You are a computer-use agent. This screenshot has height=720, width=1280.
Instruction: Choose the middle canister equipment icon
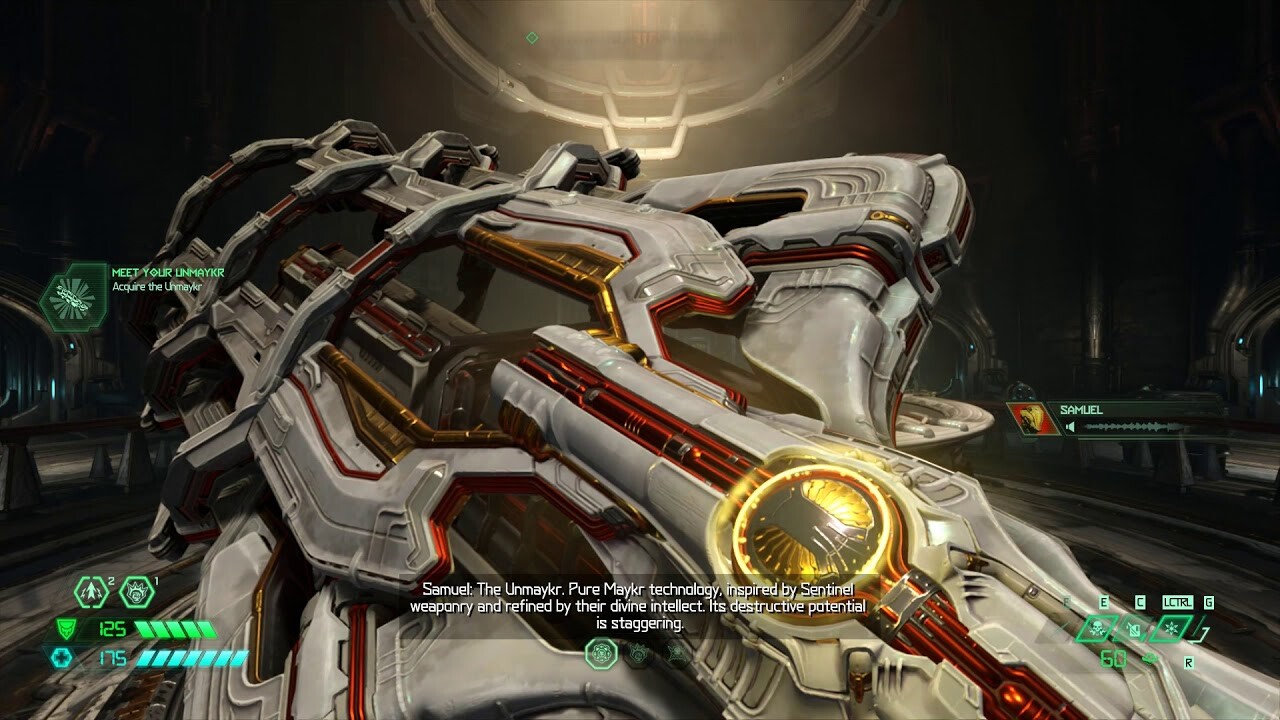(x=1133, y=629)
